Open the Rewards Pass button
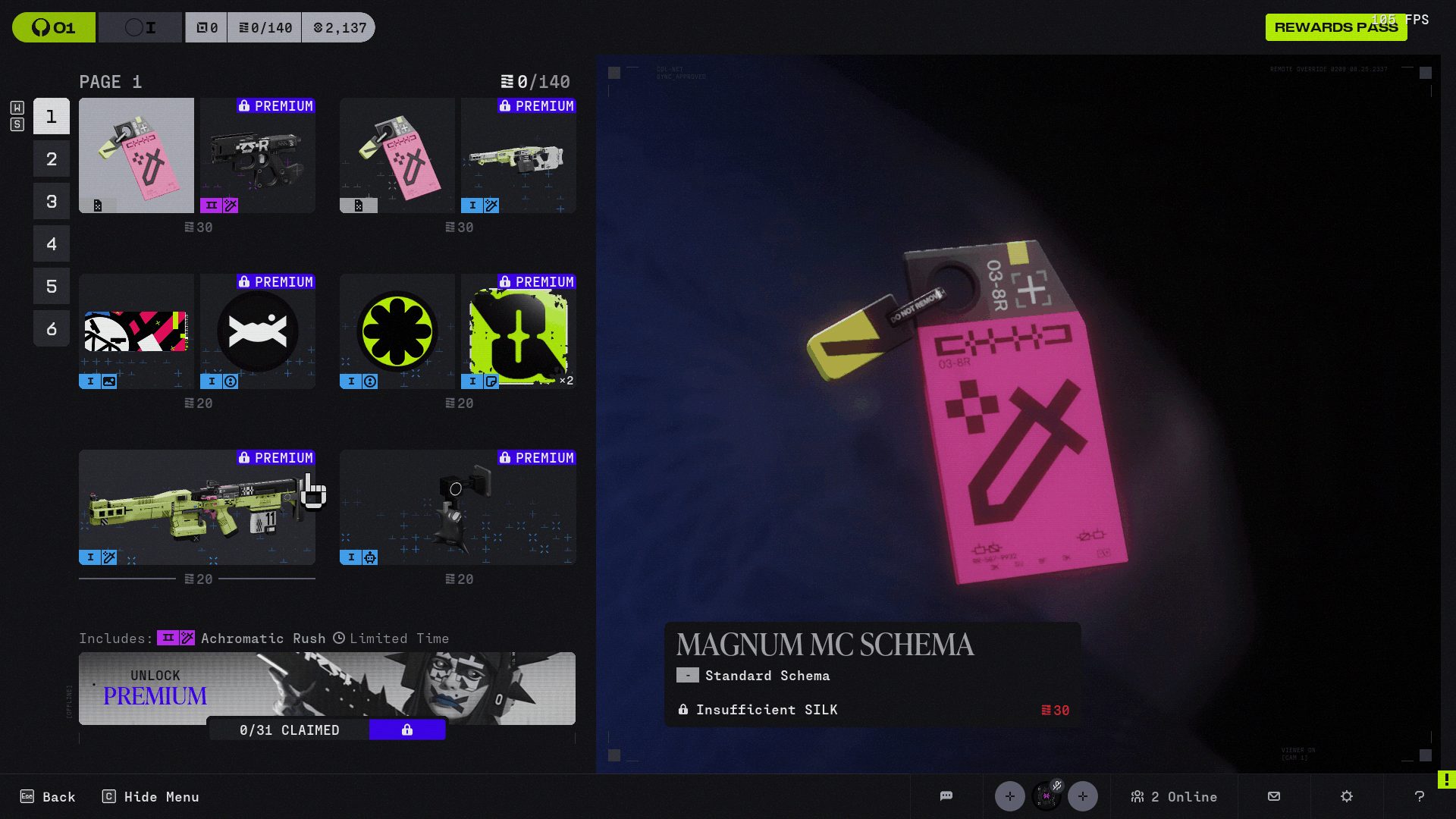This screenshot has height=819, width=1456. 1335,27
